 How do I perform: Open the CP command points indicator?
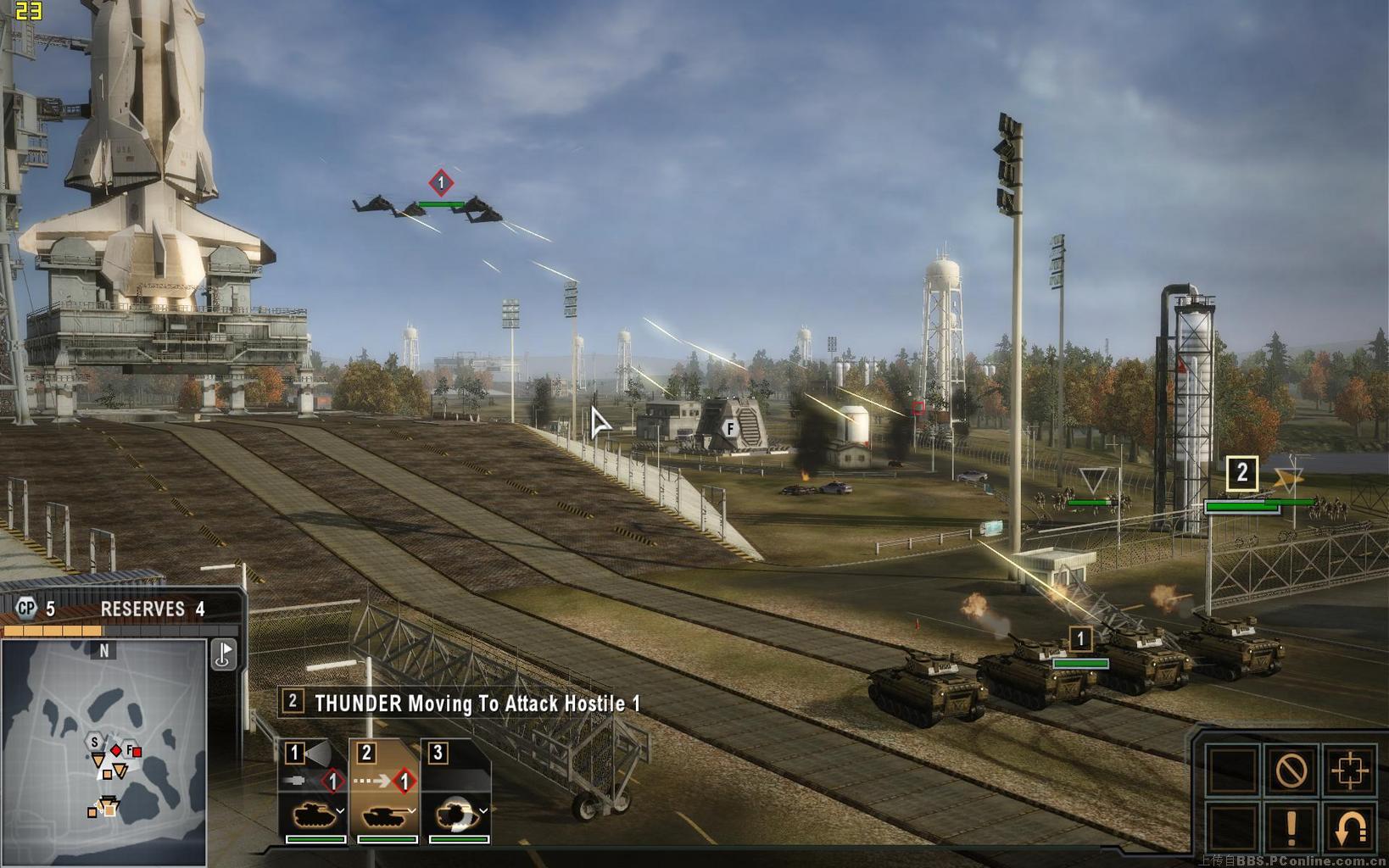tap(28, 608)
